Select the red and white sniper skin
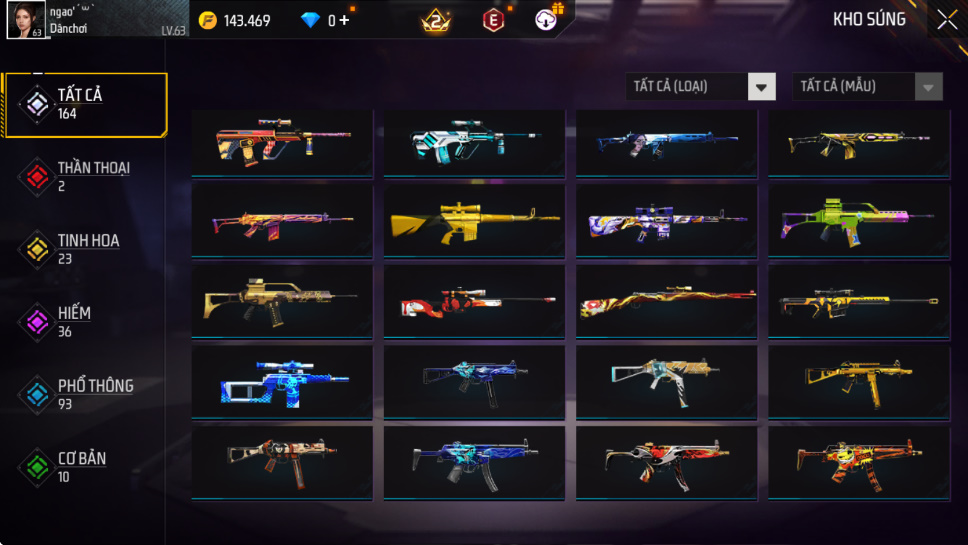 pos(474,300)
